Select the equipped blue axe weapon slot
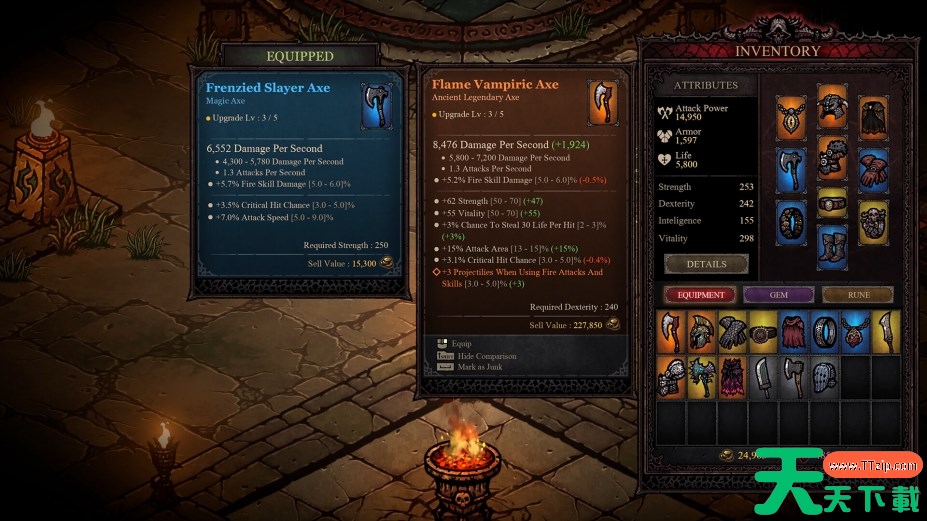The height and width of the screenshot is (521, 927). pos(791,170)
